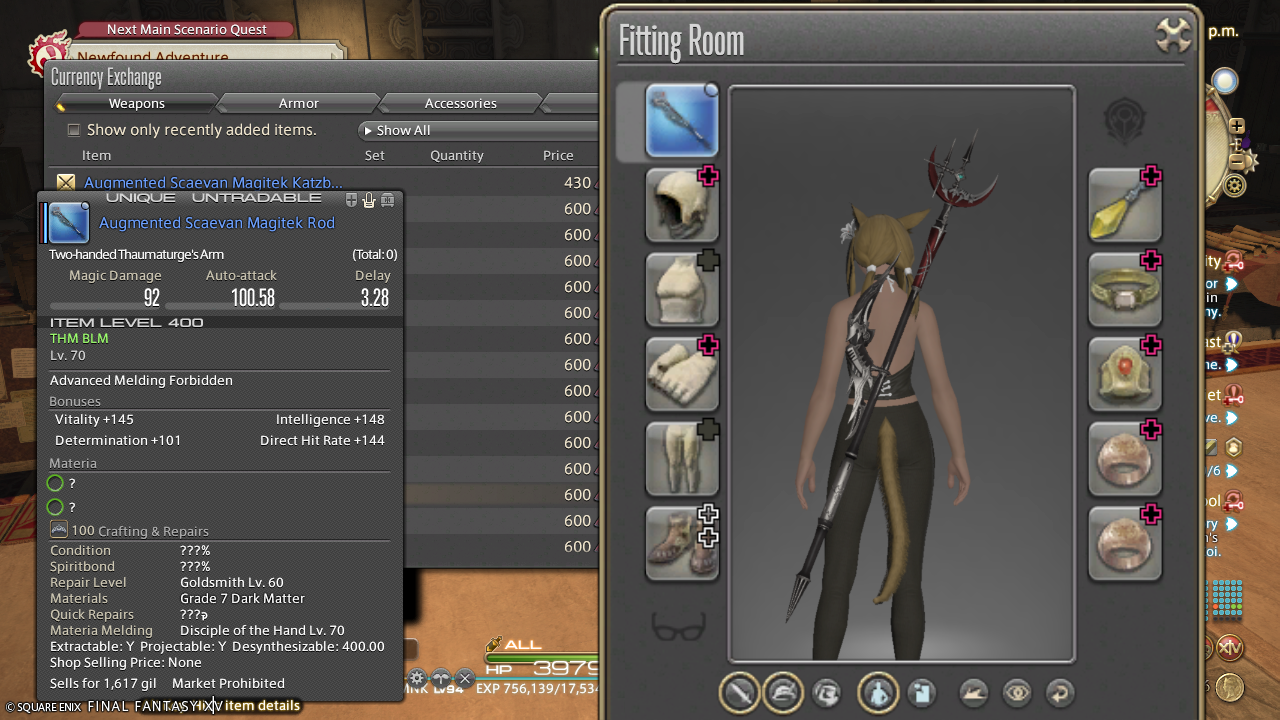Zoom in the minimap with plus button
The width and height of the screenshot is (1280, 720).
1237,126
